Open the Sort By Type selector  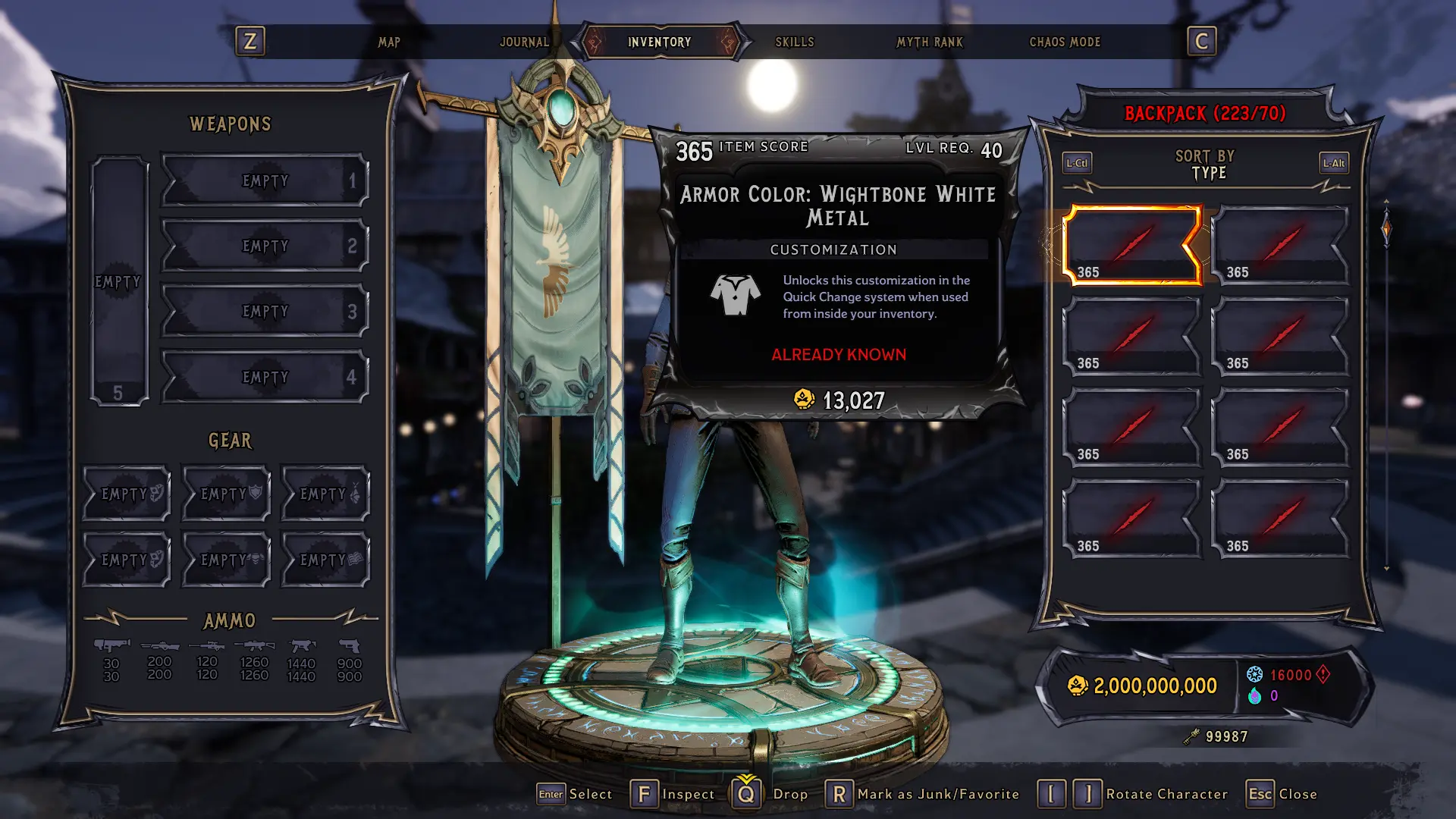(x=1204, y=165)
